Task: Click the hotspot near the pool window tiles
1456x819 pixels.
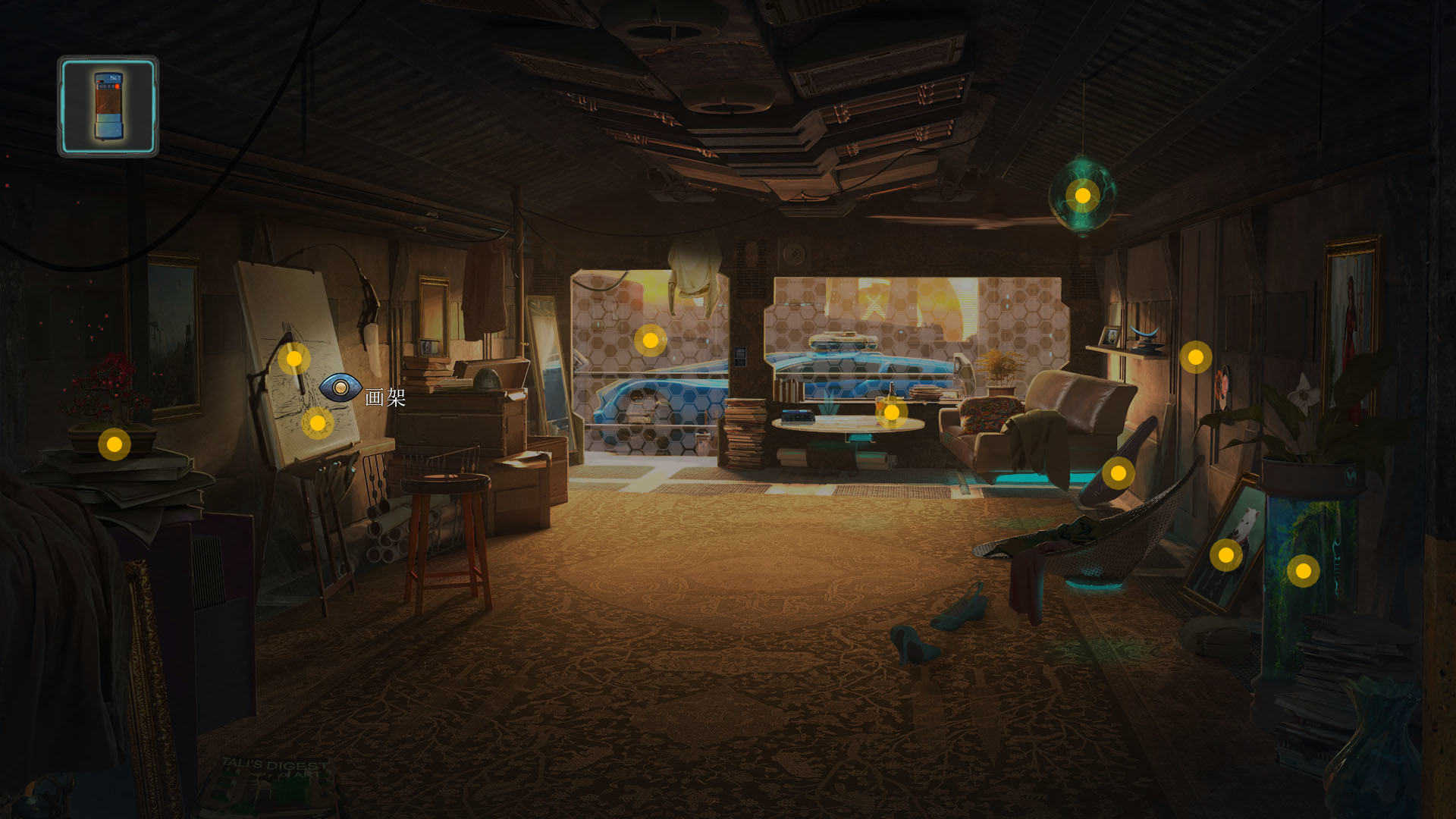Action: click(651, 340)
